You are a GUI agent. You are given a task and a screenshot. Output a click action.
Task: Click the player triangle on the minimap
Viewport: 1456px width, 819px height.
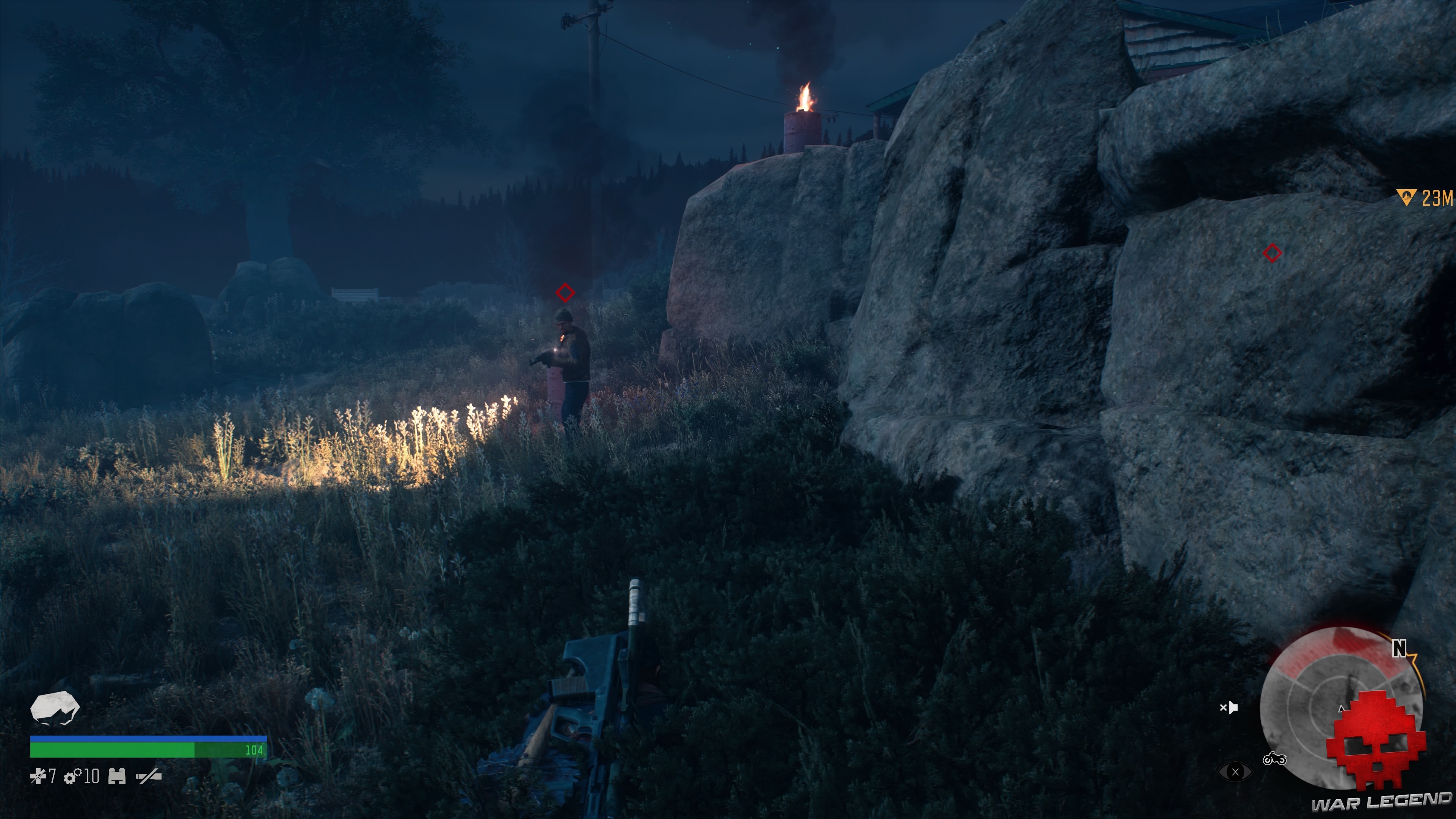1341,709
